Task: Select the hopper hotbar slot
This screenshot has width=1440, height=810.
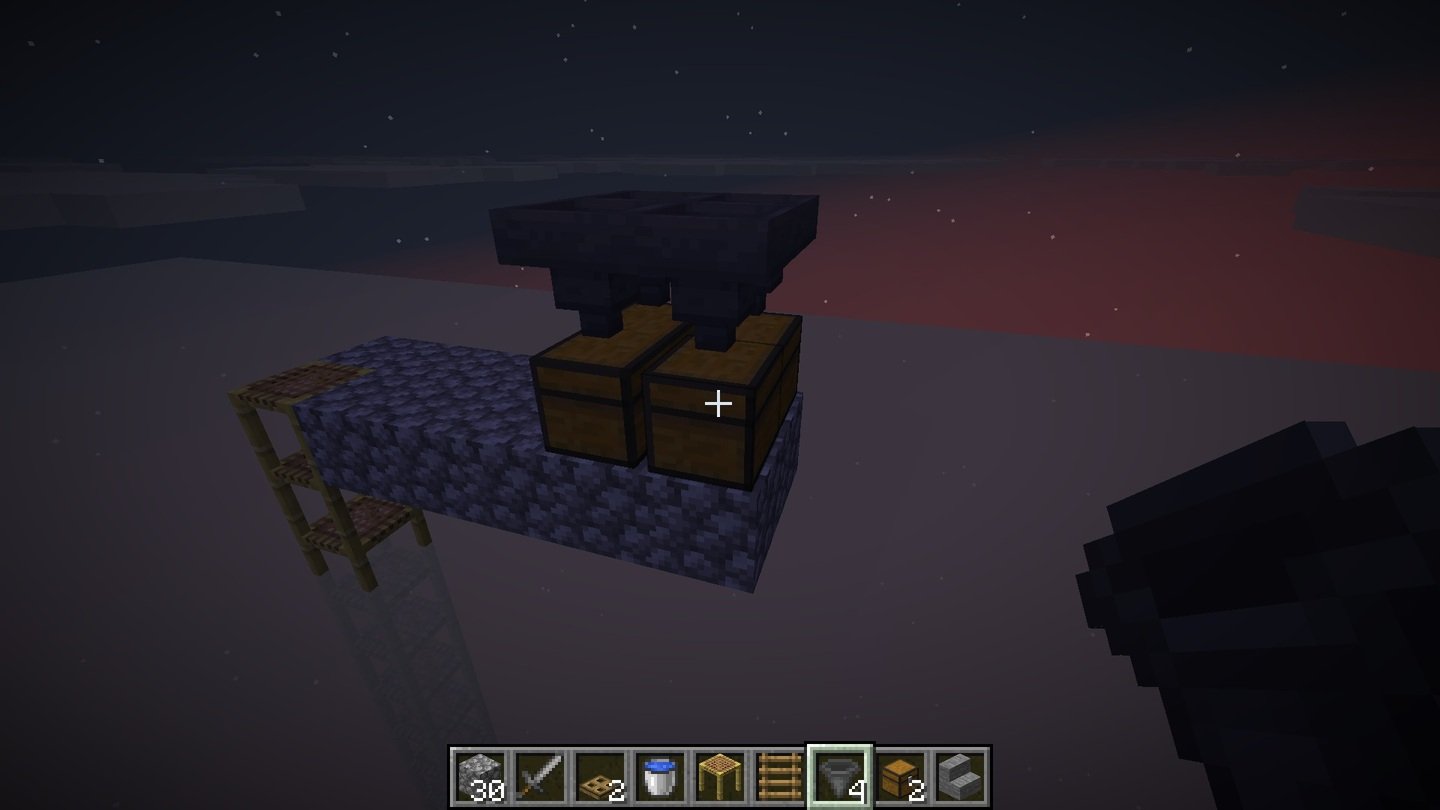Action: pos(840,776)
